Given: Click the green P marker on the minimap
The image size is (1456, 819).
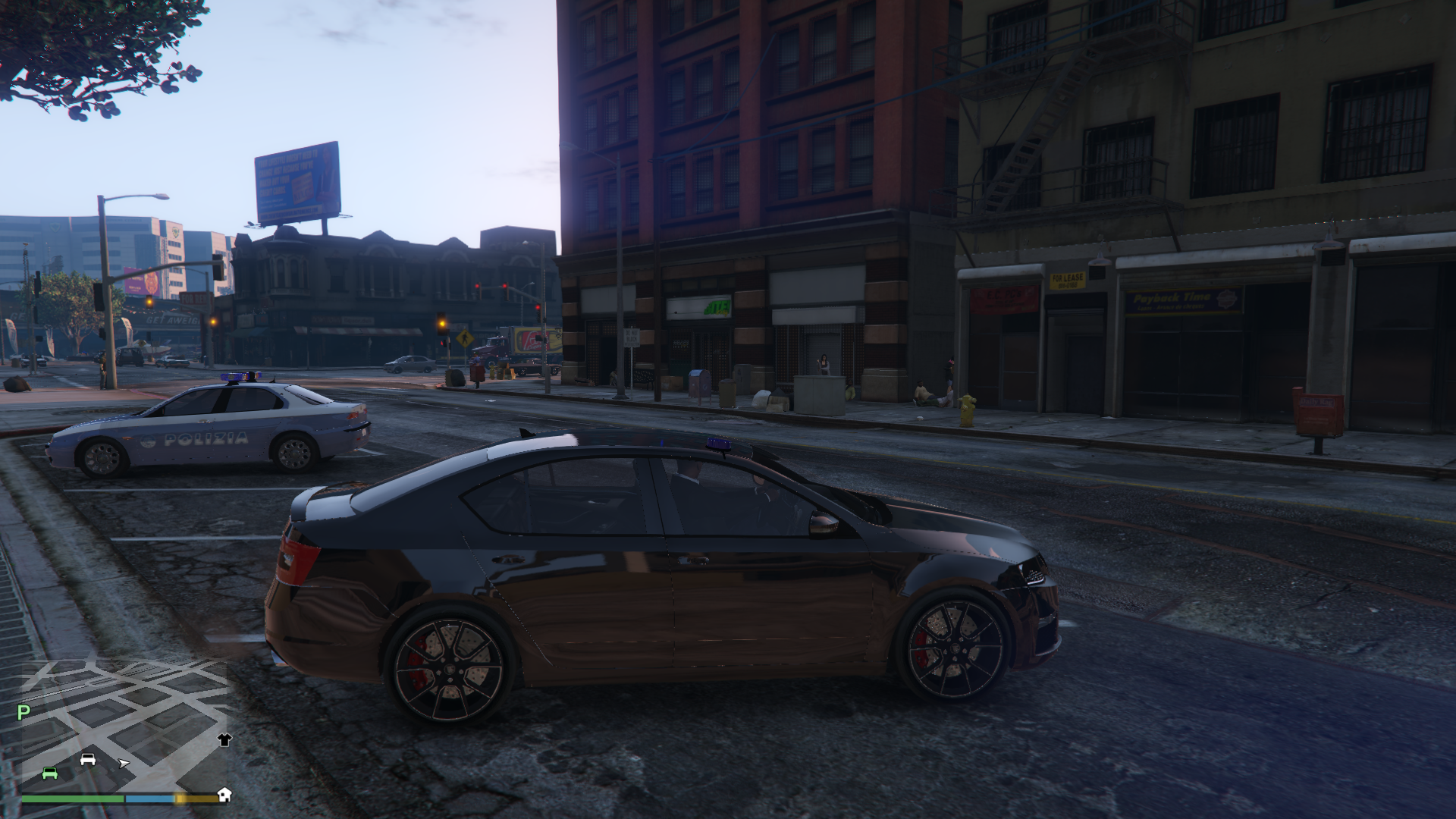Looking at the screenshot, I should tap(24, 712).
